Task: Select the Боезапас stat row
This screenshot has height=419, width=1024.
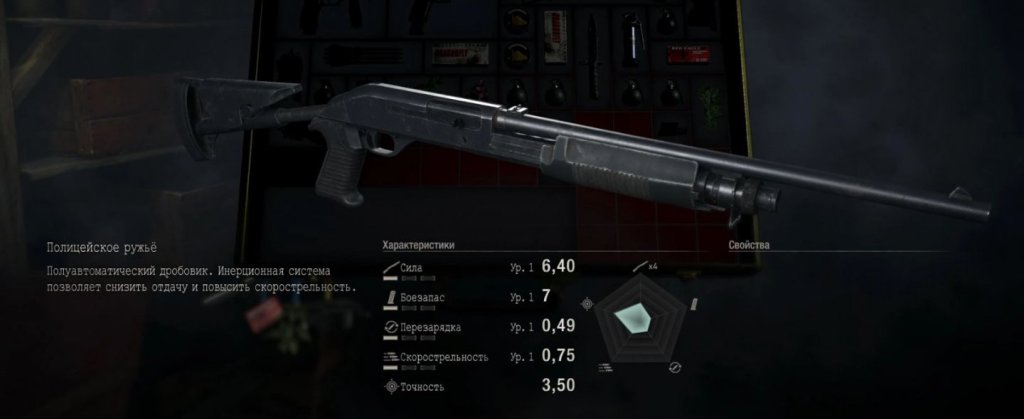Action: point(480,297)
